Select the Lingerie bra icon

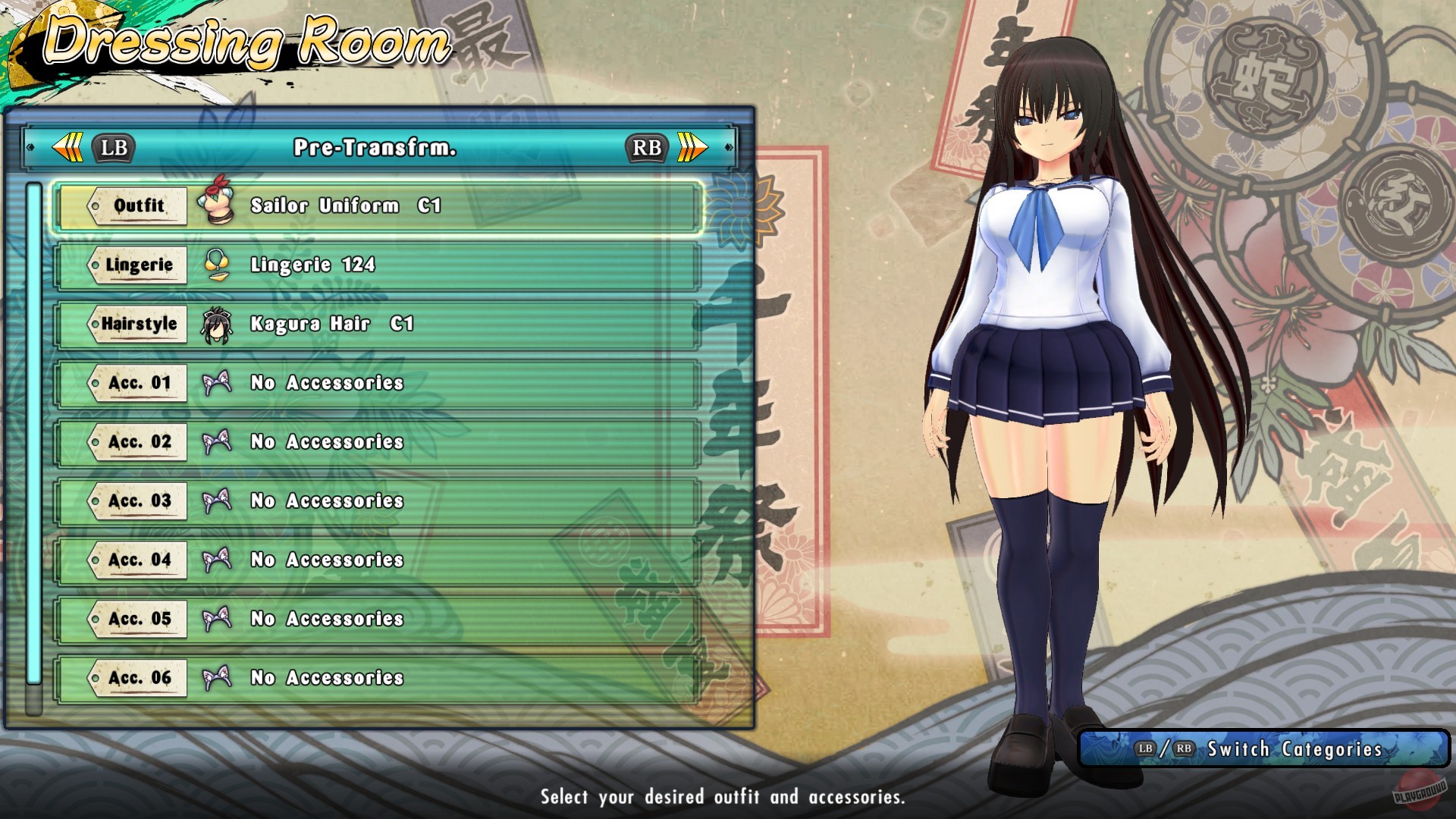pyautogui.click(x=218, y=264)
